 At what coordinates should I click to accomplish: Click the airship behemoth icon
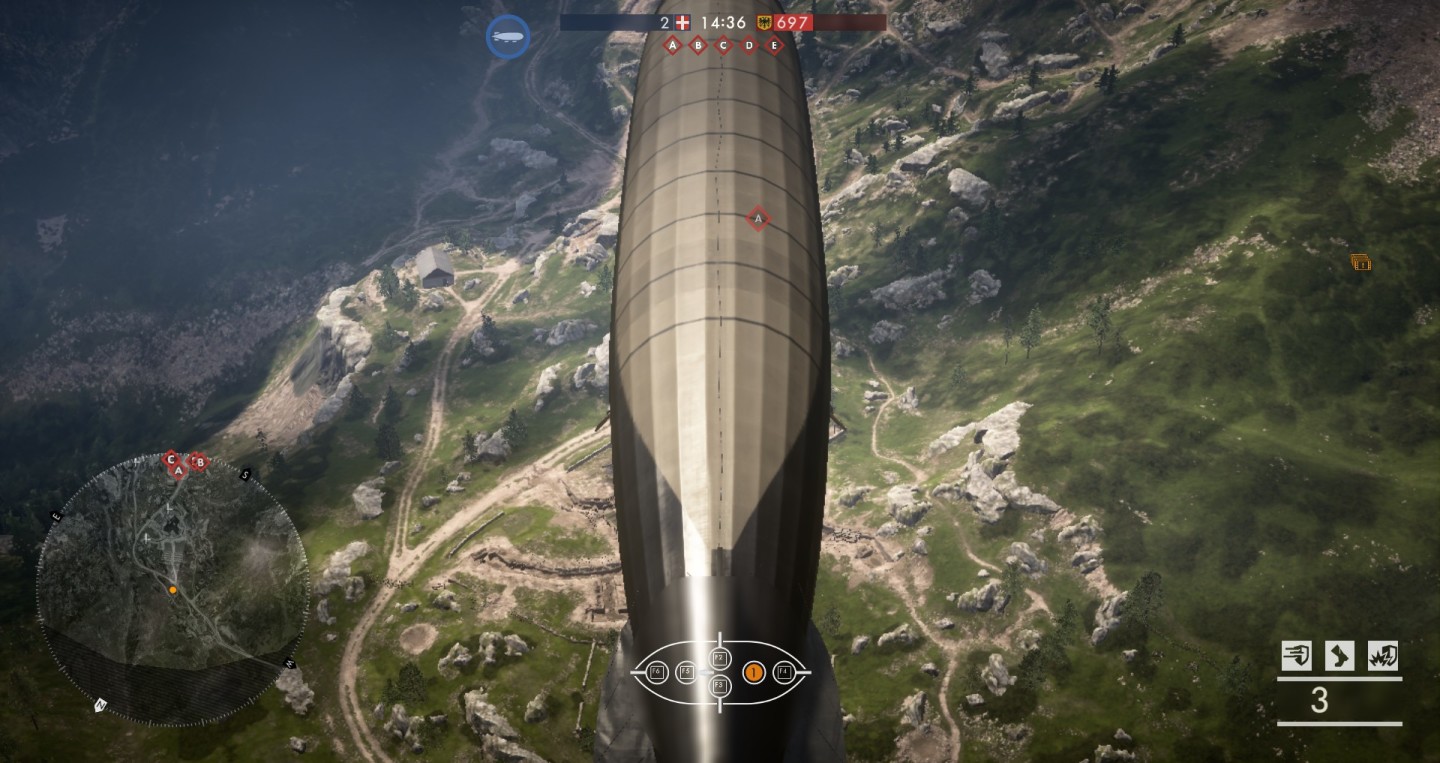coord(508,37)
